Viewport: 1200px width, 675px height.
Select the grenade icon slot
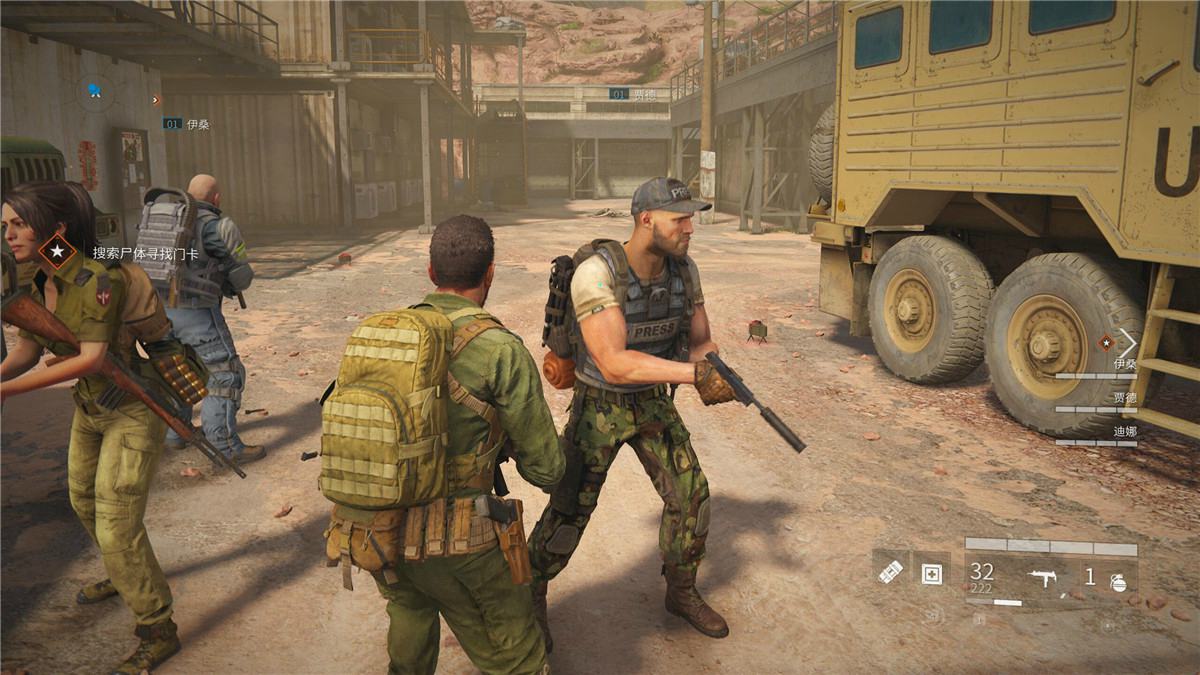[x=1117, y=580]
